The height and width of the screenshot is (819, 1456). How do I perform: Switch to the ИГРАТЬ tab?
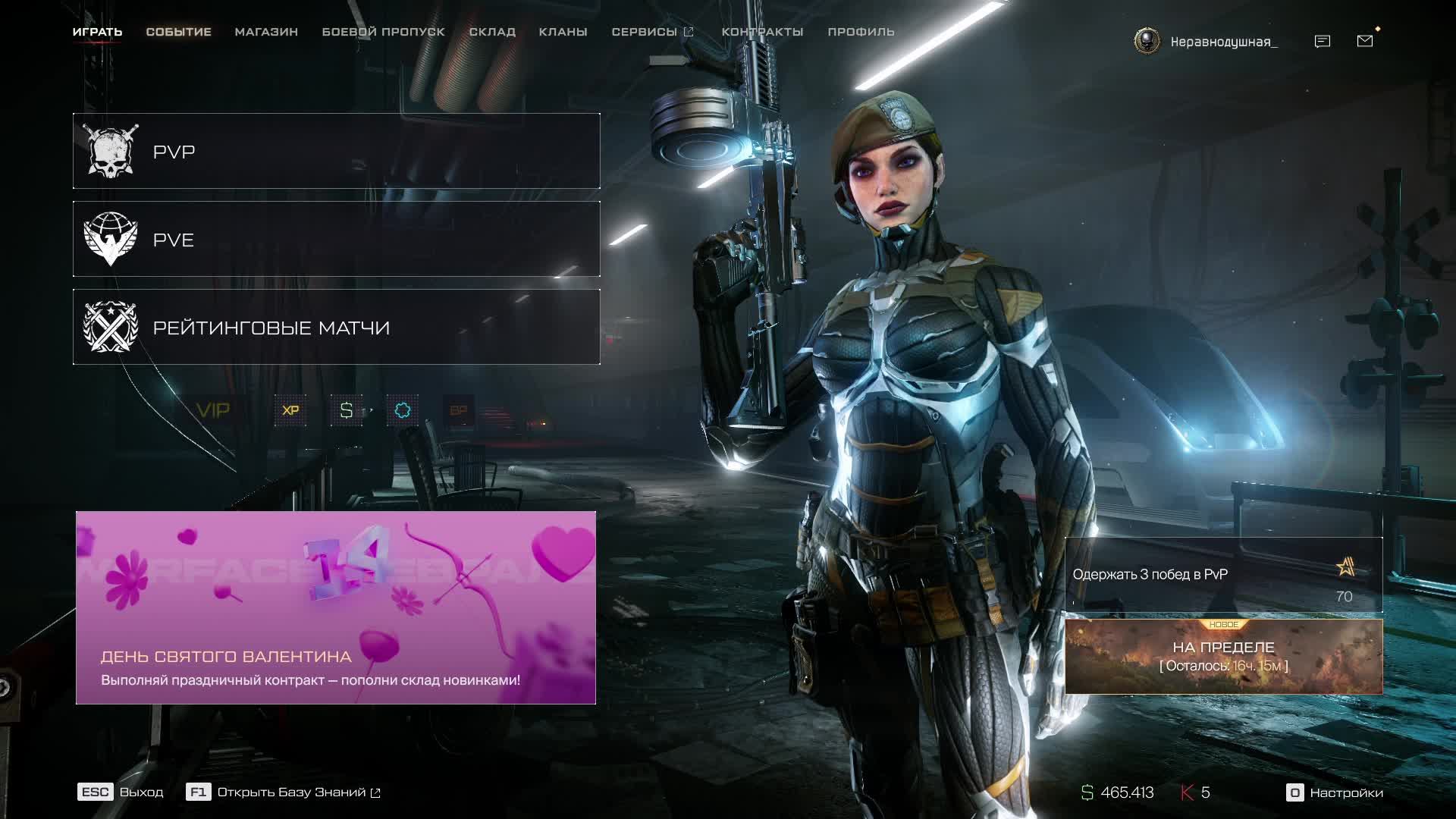(x=97, y=32)
